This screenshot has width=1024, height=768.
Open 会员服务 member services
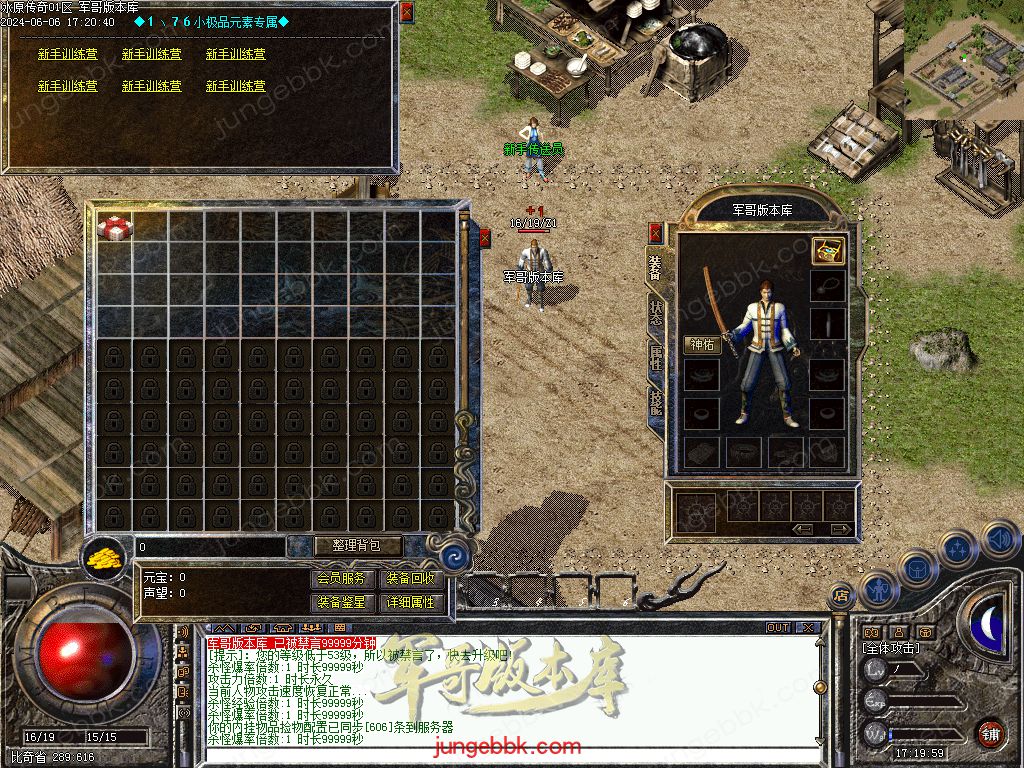click(341, 579)
